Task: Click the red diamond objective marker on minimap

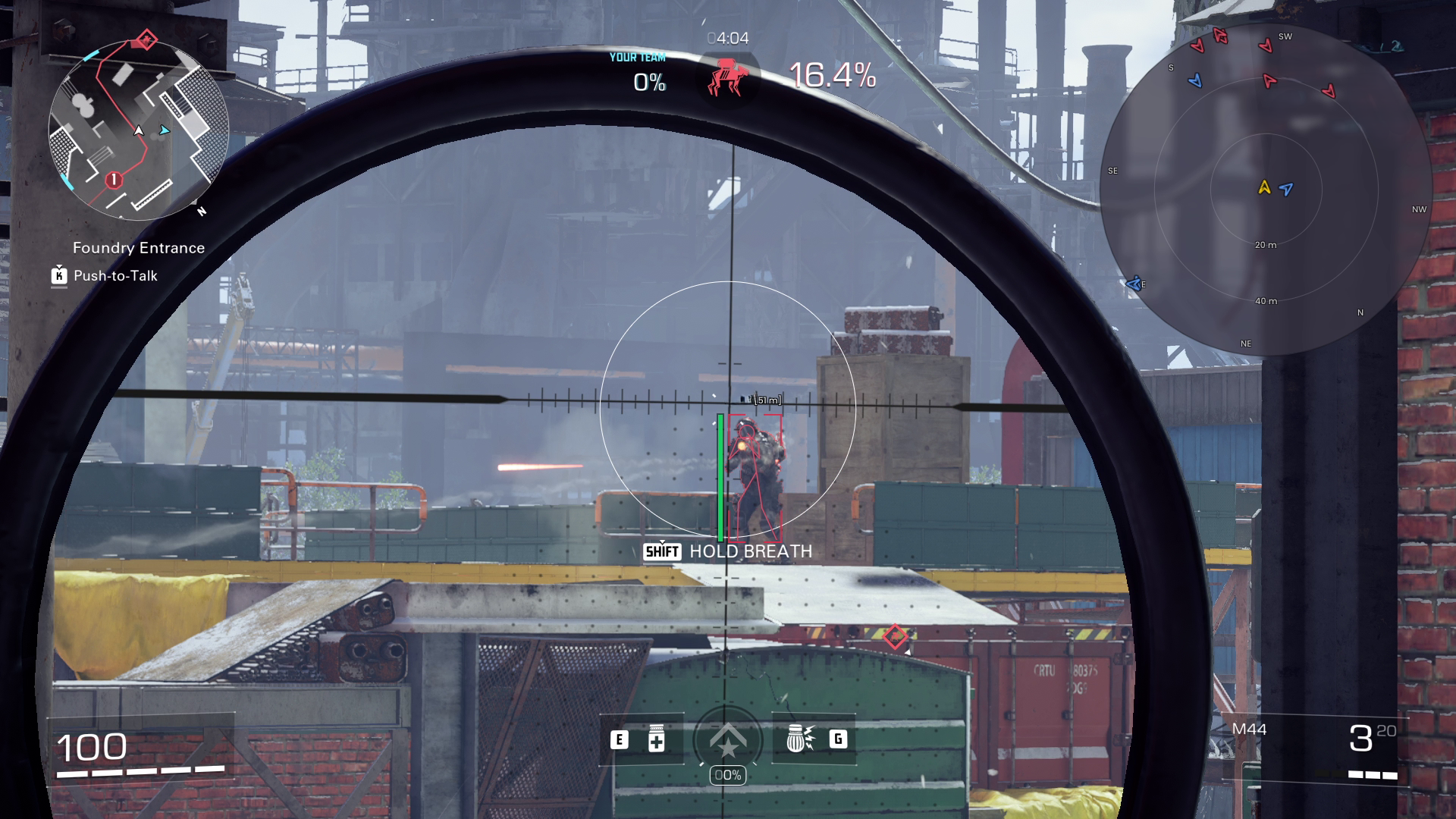Action: tap(146, 39)
